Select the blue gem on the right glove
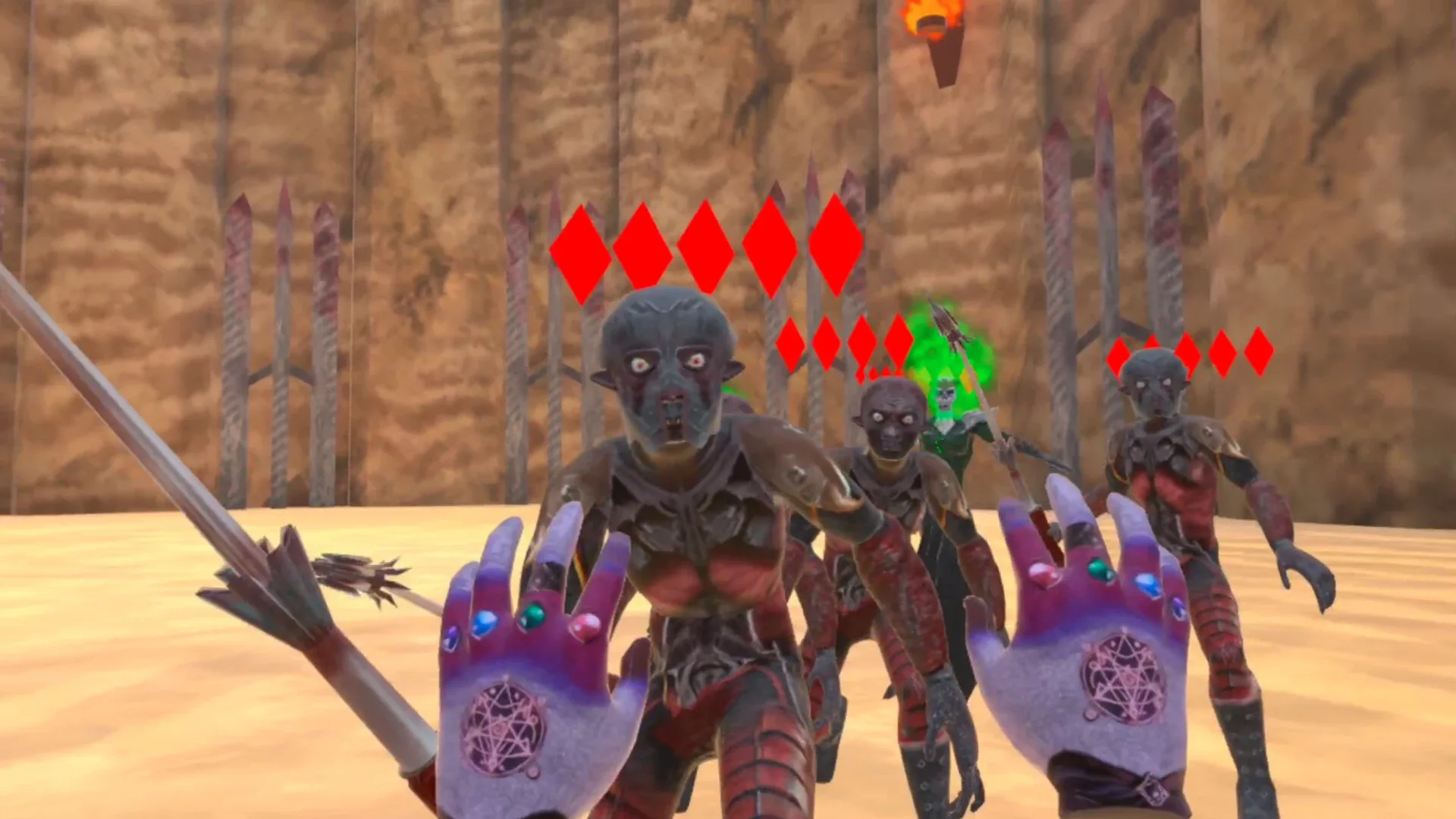 coord(1147,585)
